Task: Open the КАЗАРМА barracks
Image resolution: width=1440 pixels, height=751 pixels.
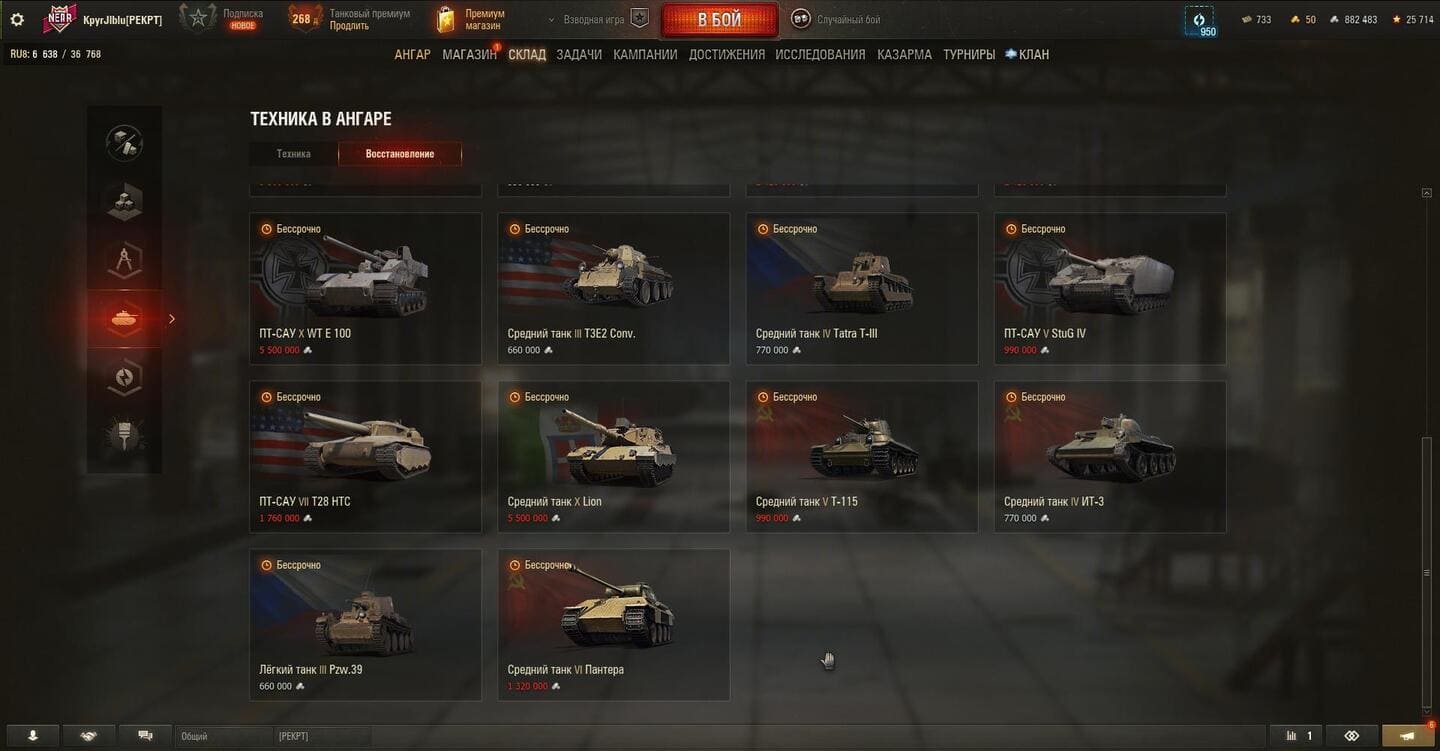Action: click(904, 55)
